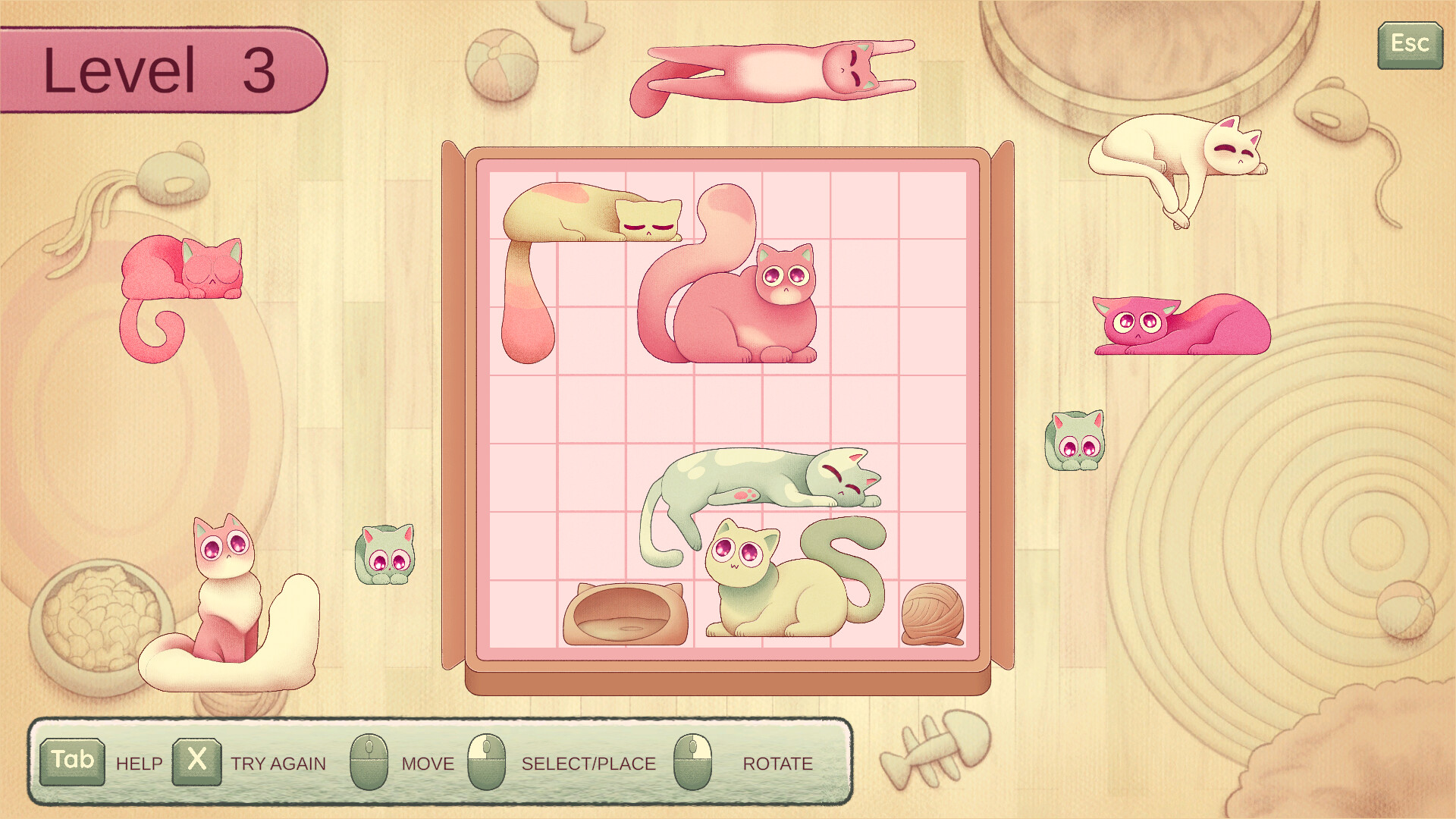Image resolution: width=1456 pixels, height=819 pixels.
Task: Click the Esc key icon
Action: (x=1409, y=43)
